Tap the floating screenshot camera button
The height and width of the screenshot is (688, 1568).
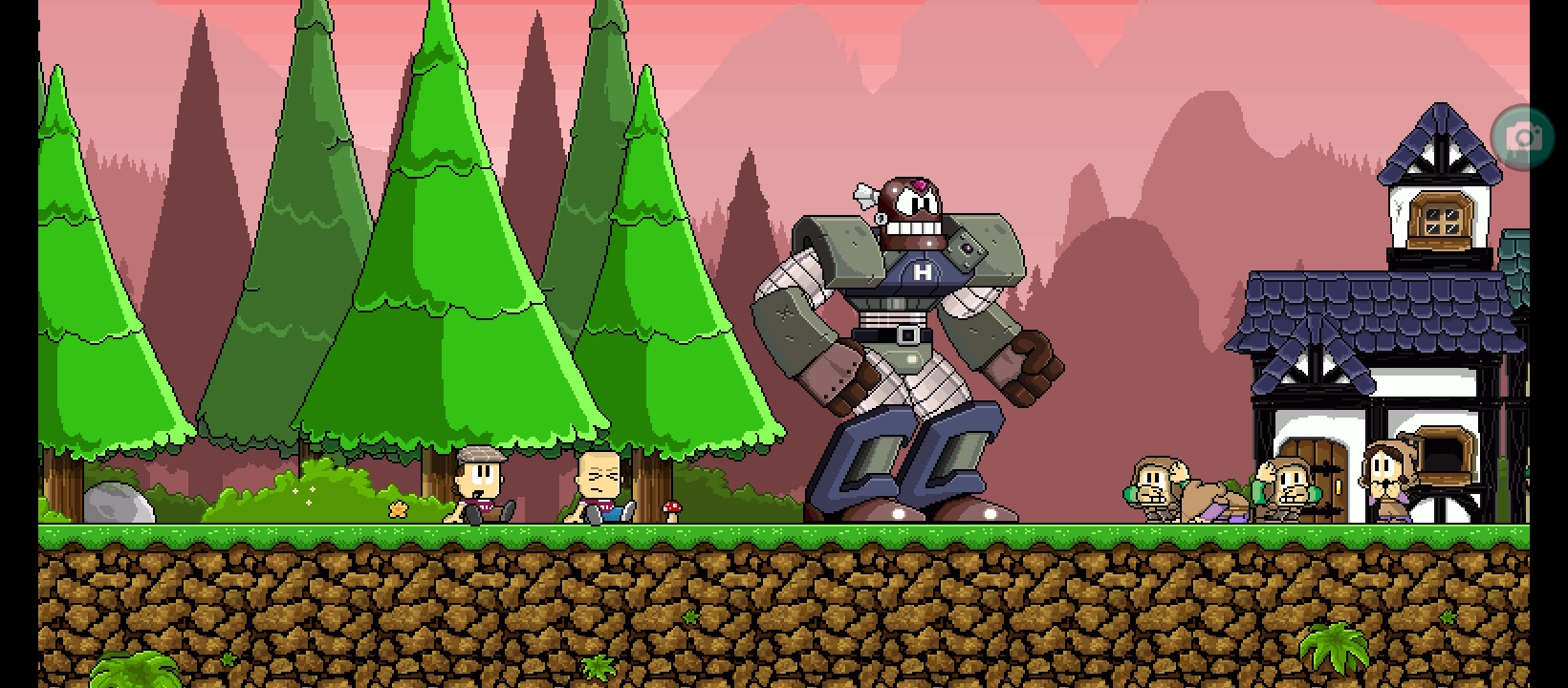pyautogui.click(x=1522, y=138)
